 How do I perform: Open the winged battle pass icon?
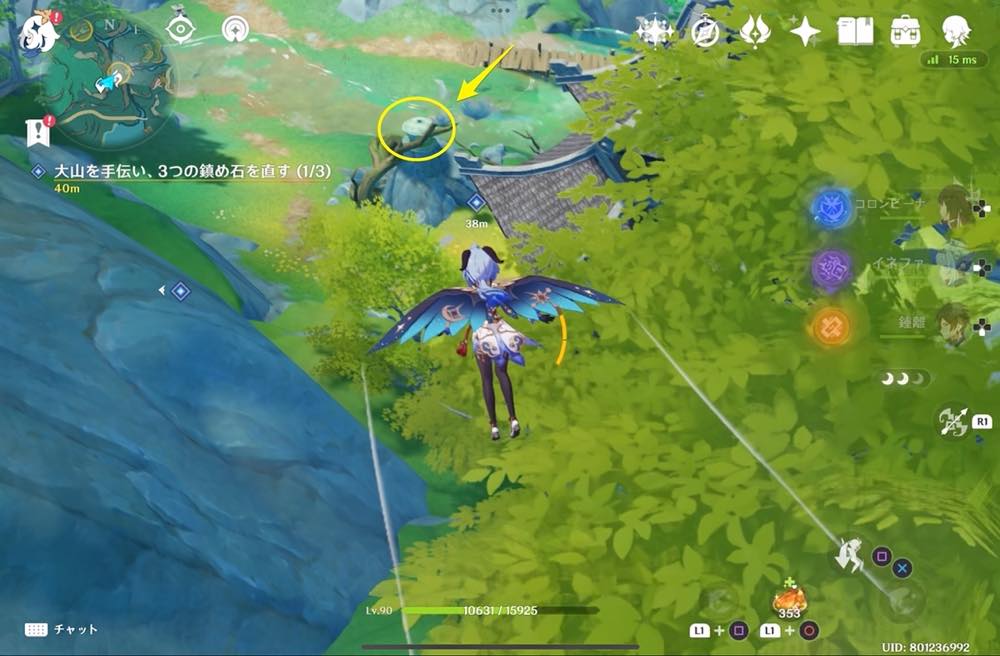(x=755, y=31)
